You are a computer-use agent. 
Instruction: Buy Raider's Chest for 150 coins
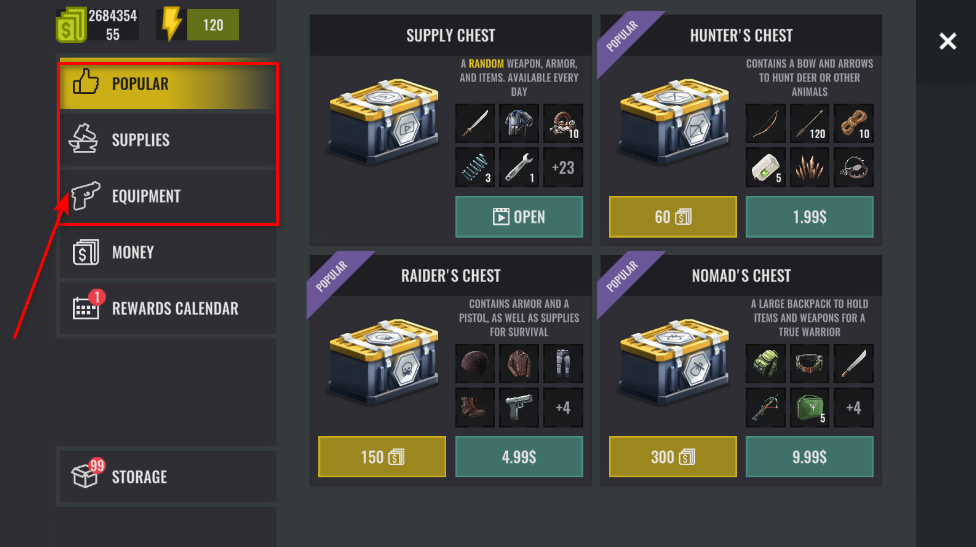381,457
